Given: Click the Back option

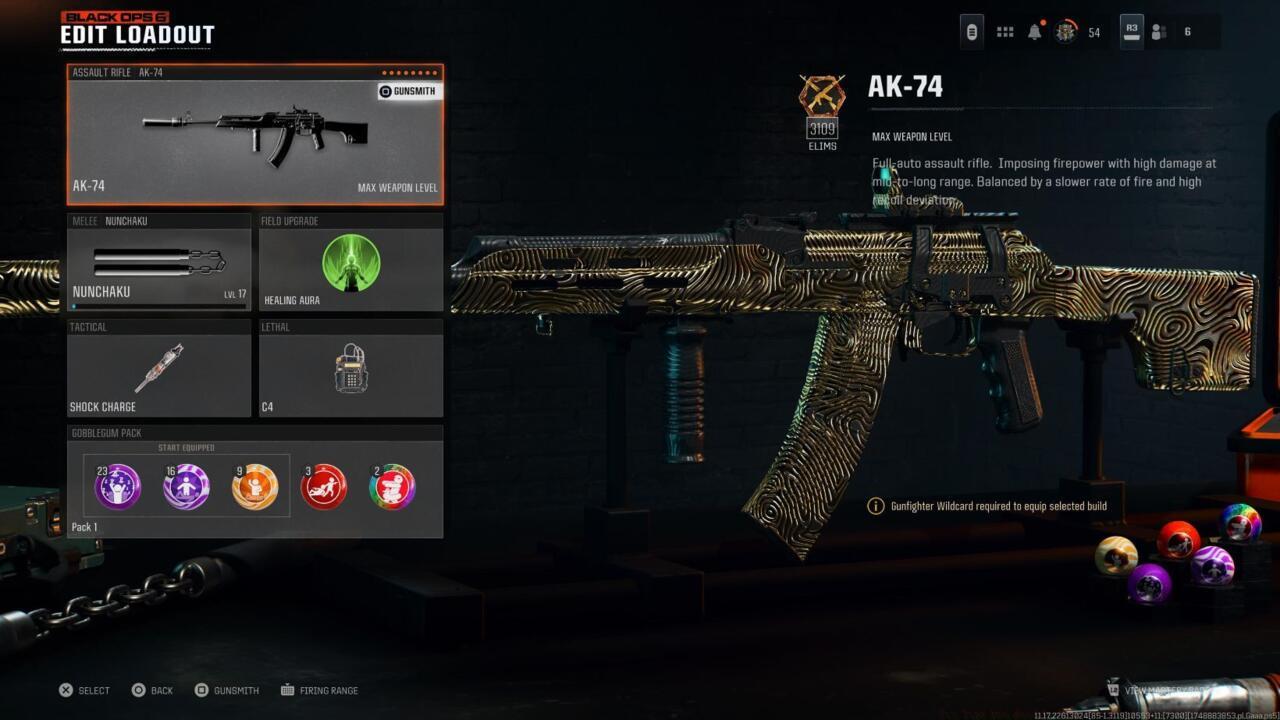Looking at the screenshot, I should 152,690.
